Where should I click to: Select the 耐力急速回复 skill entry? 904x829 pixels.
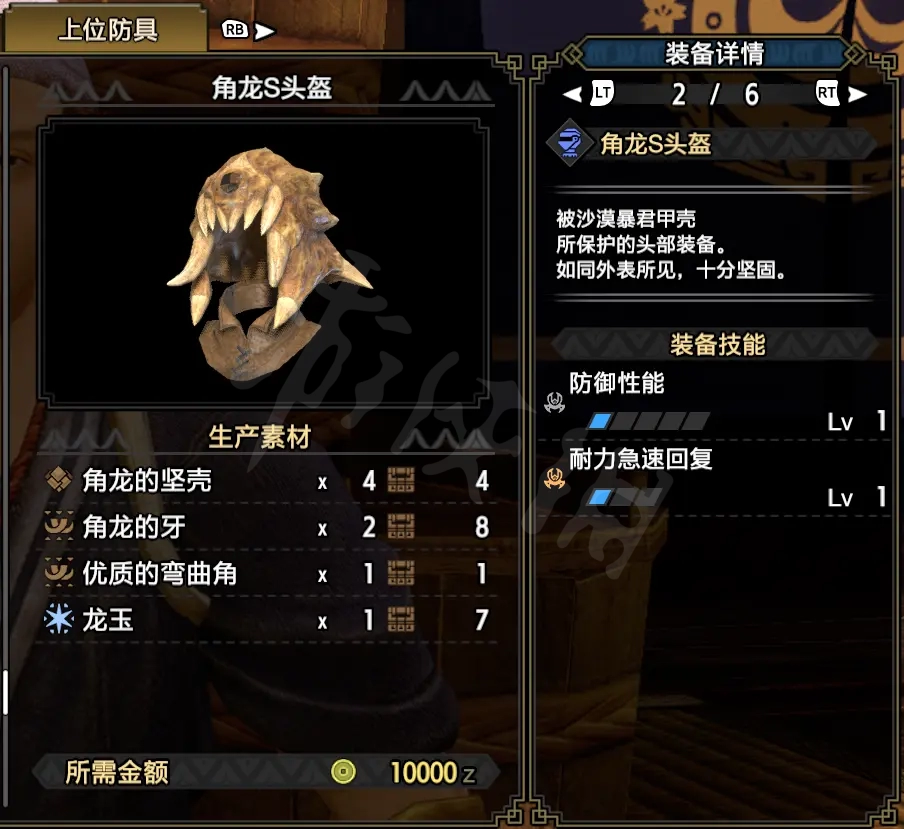714,477
